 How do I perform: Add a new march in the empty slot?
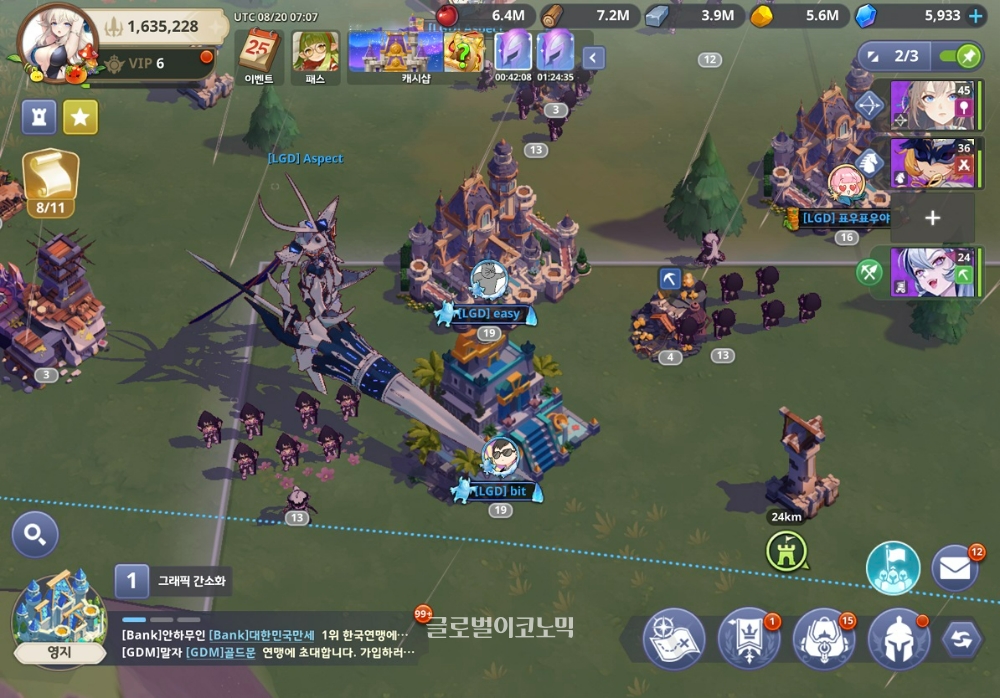tap(932, 218)
